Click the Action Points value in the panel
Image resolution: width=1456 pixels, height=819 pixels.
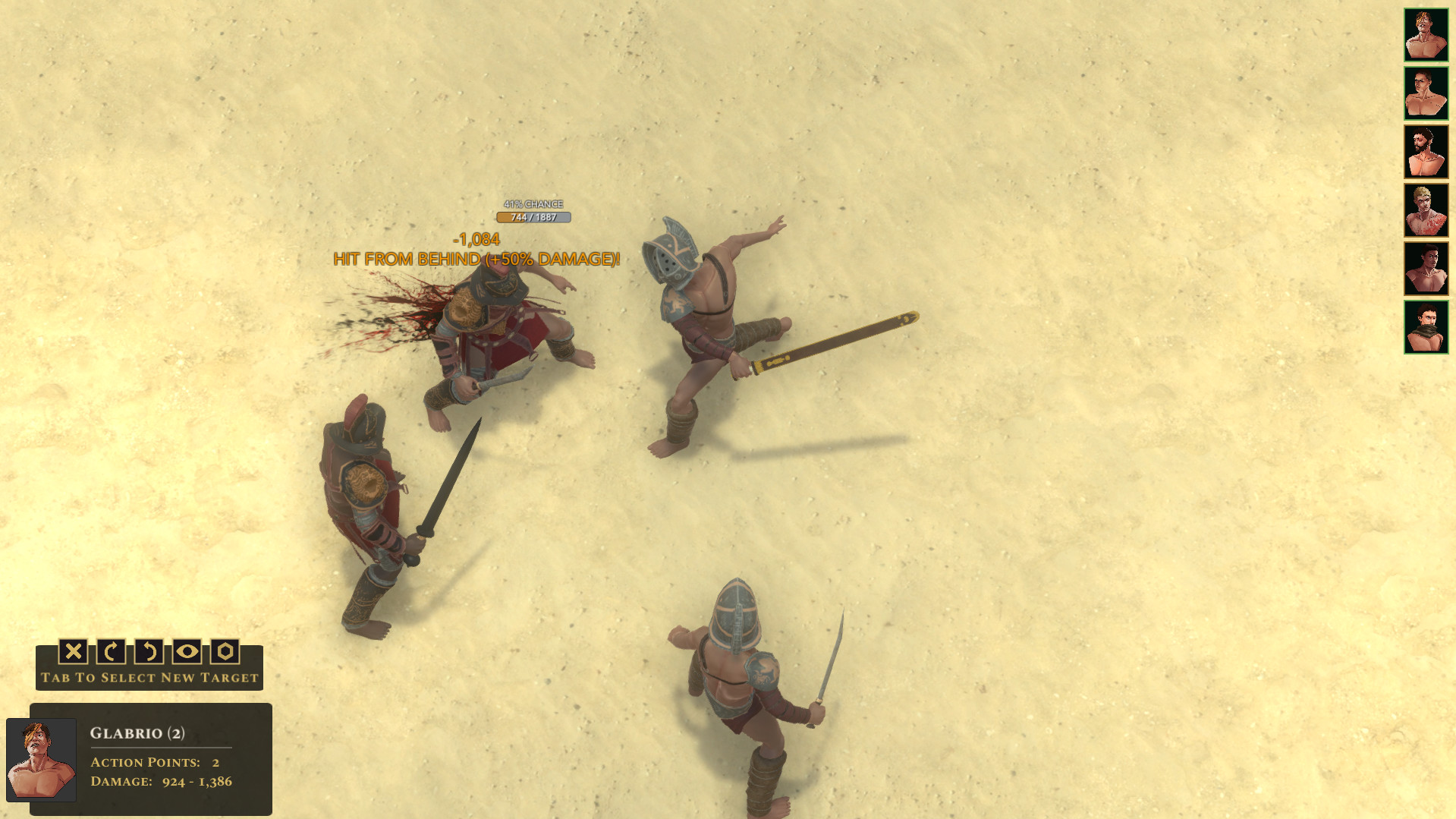point(215,762)
